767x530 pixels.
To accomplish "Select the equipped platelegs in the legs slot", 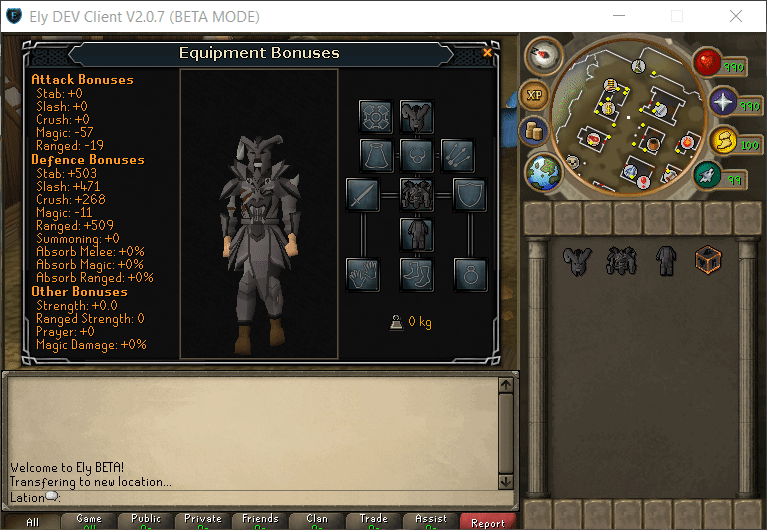I will coord(416,234).
